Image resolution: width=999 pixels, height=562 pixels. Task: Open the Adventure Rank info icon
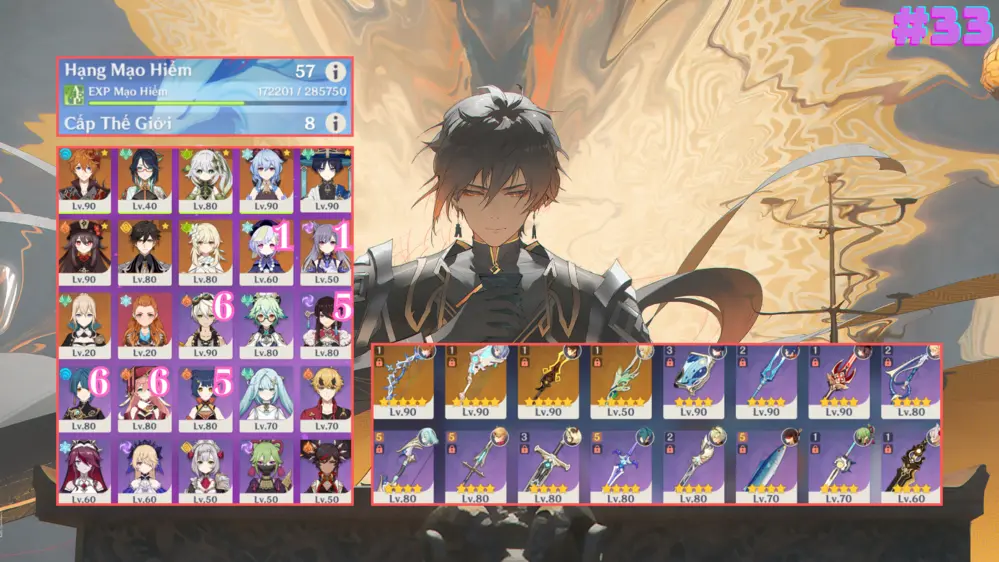pyautogui.click(x=335, y=72)
